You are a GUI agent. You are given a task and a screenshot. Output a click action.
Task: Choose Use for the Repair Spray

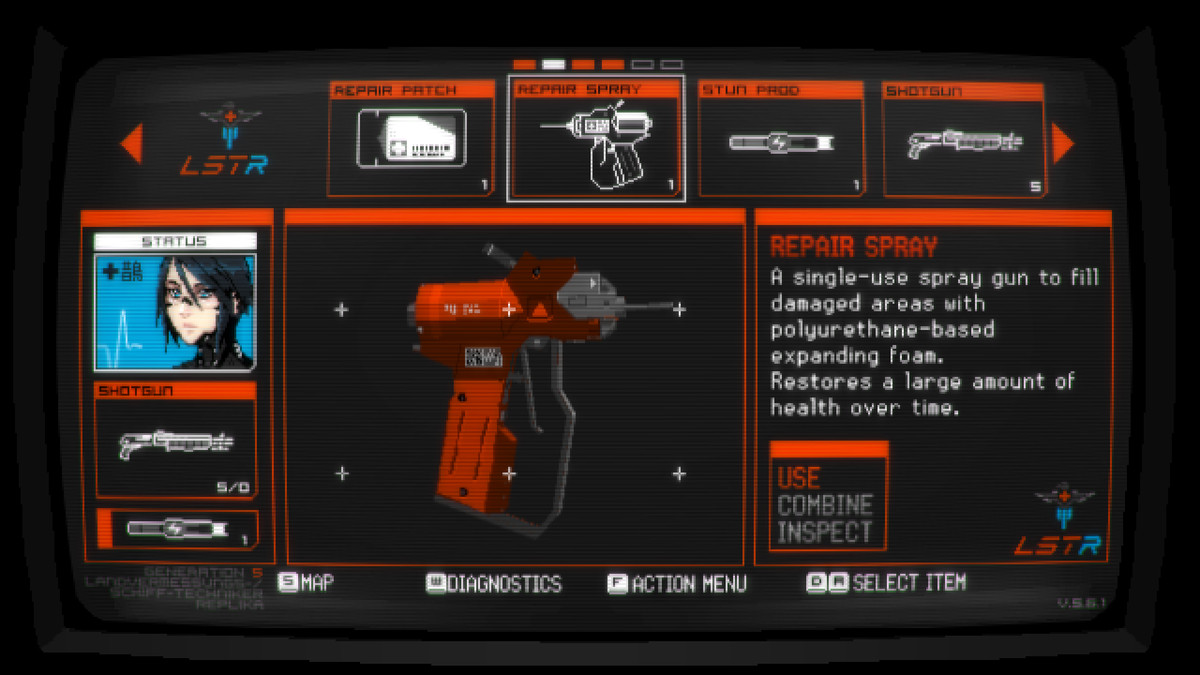[800, 477]
